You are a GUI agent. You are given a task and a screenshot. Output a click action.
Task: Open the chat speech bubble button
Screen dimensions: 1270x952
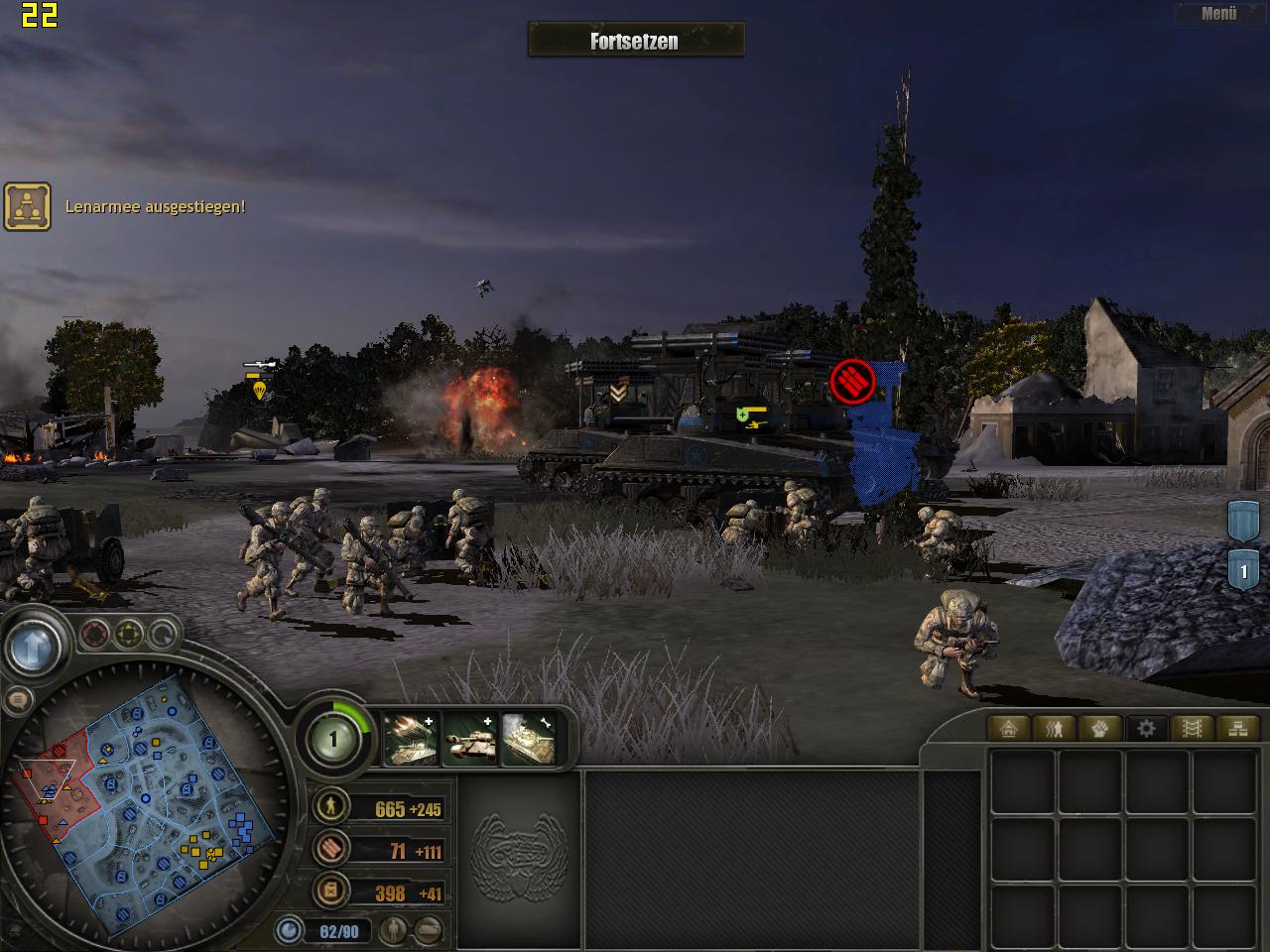pos(17,700)
